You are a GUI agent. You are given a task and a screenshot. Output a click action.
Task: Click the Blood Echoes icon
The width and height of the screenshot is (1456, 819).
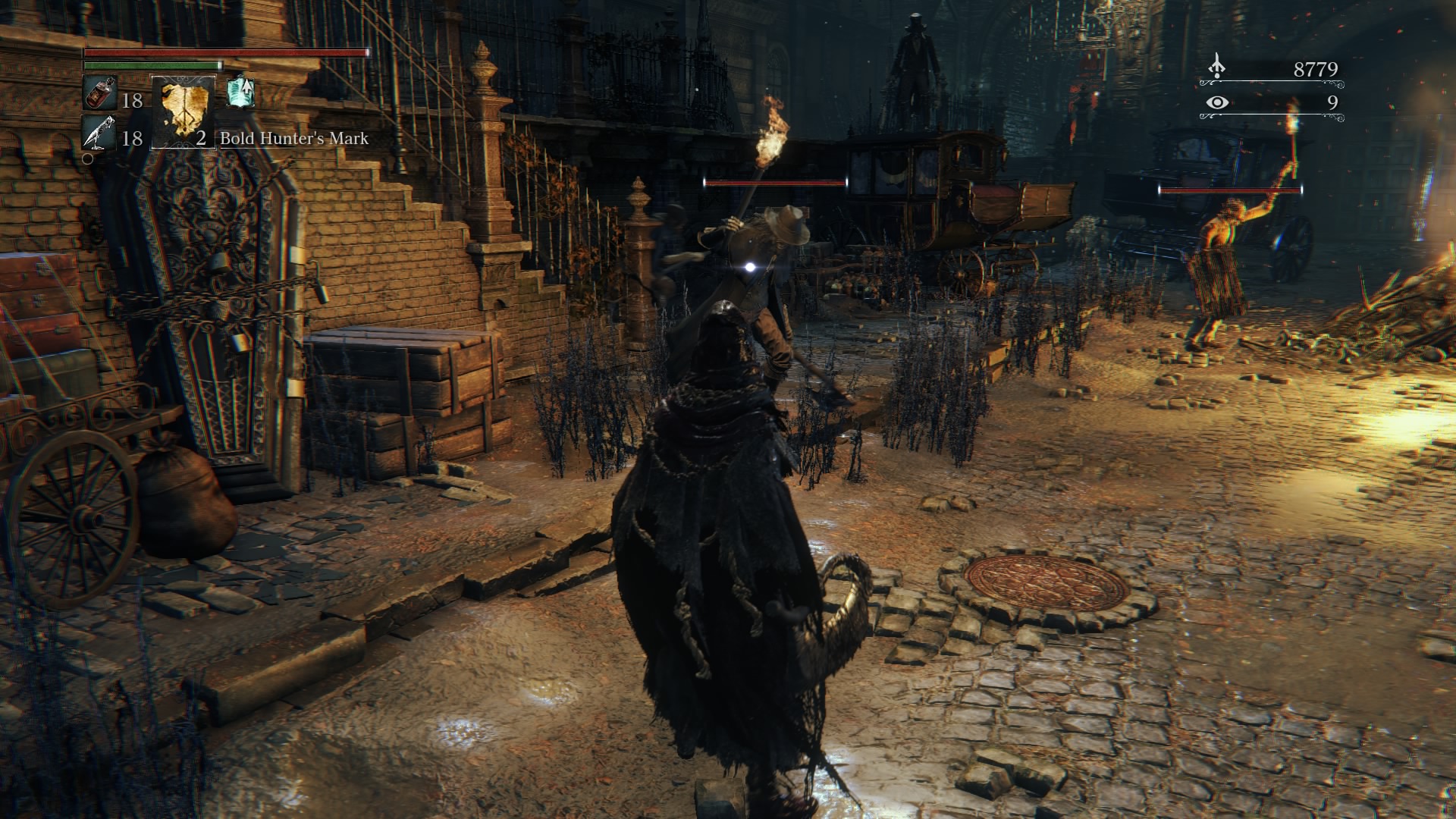1217,67
